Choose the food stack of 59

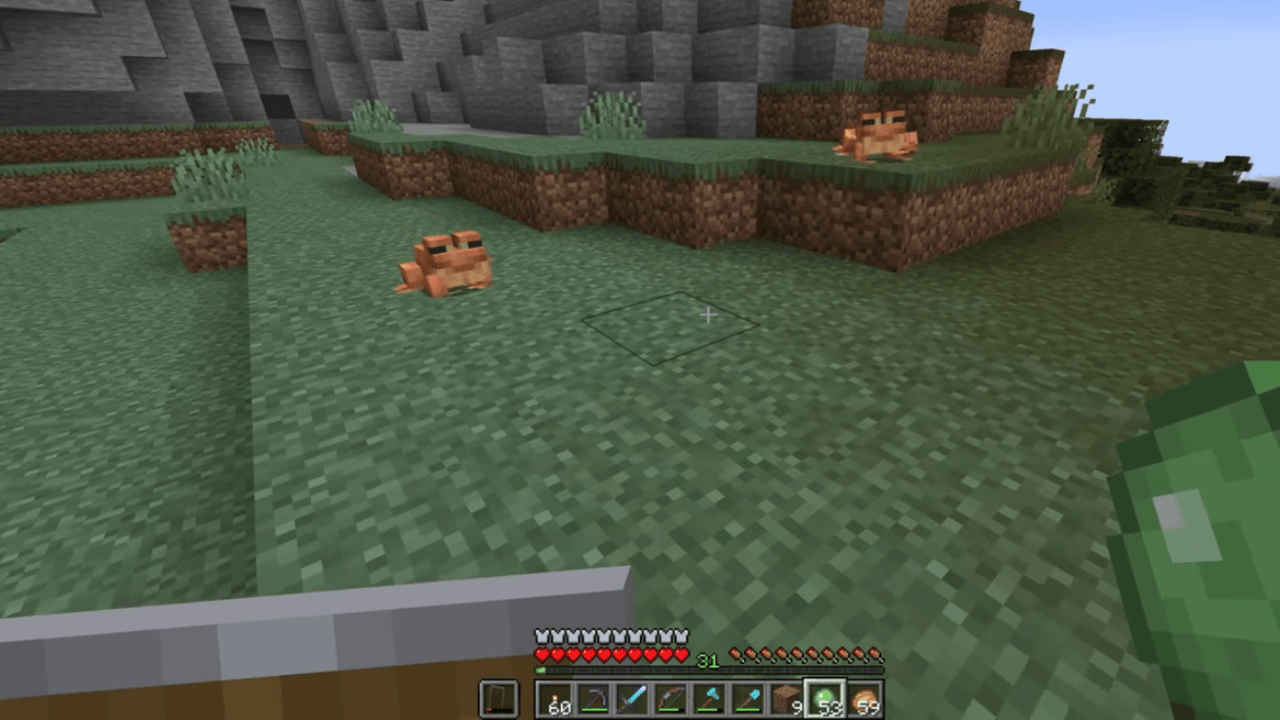click(863, 698)
